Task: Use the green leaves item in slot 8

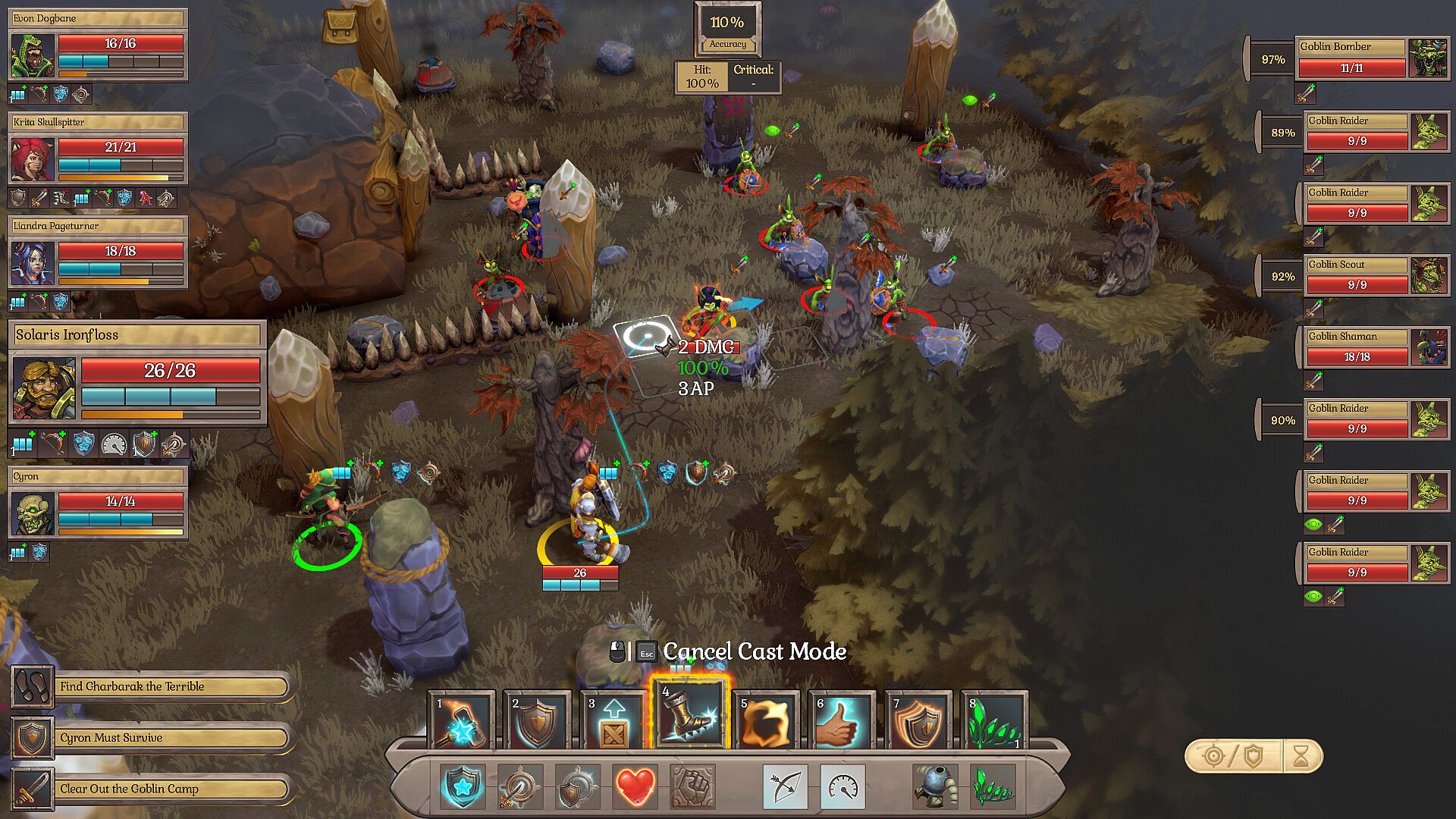Action: click(994, 720)
